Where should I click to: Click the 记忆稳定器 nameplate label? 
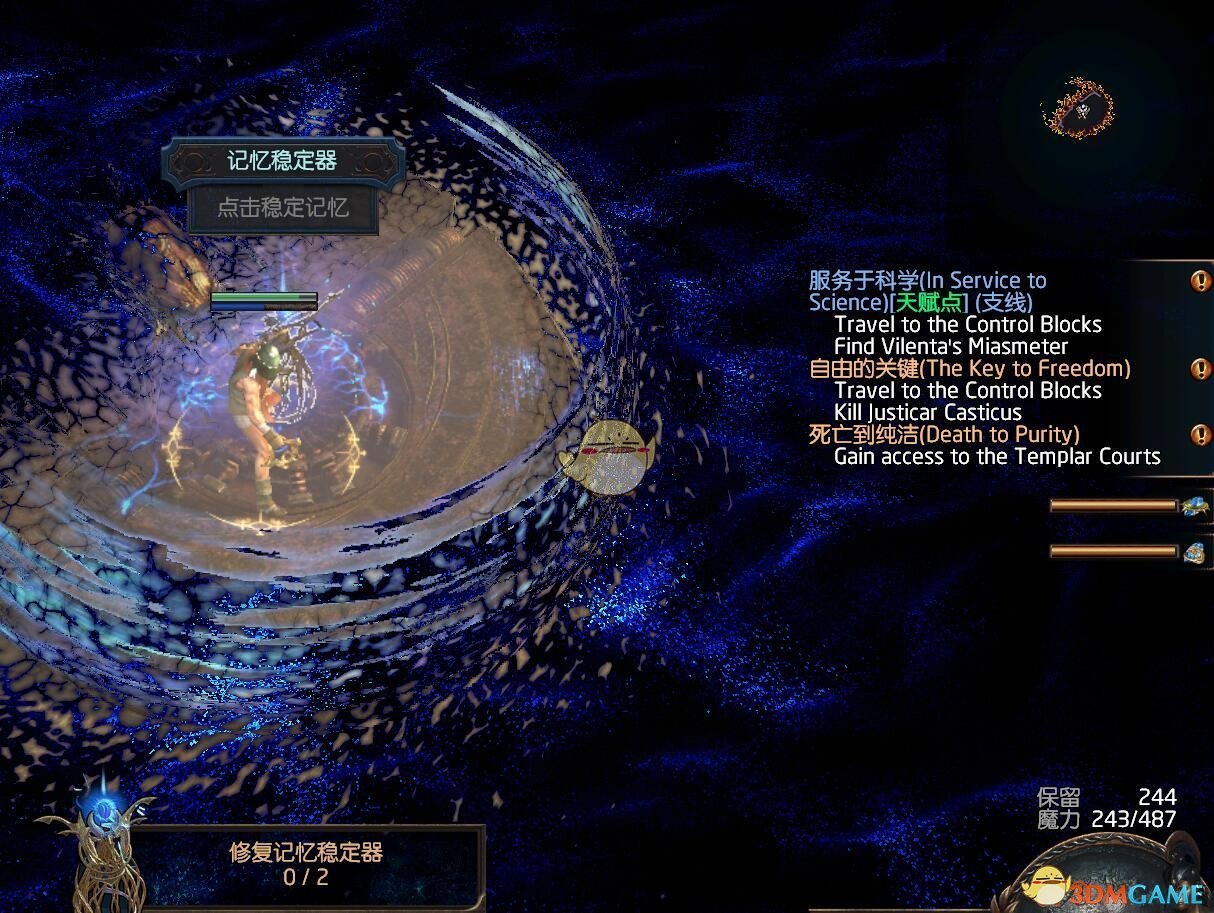pyautogui.click(x=282, y=161)
